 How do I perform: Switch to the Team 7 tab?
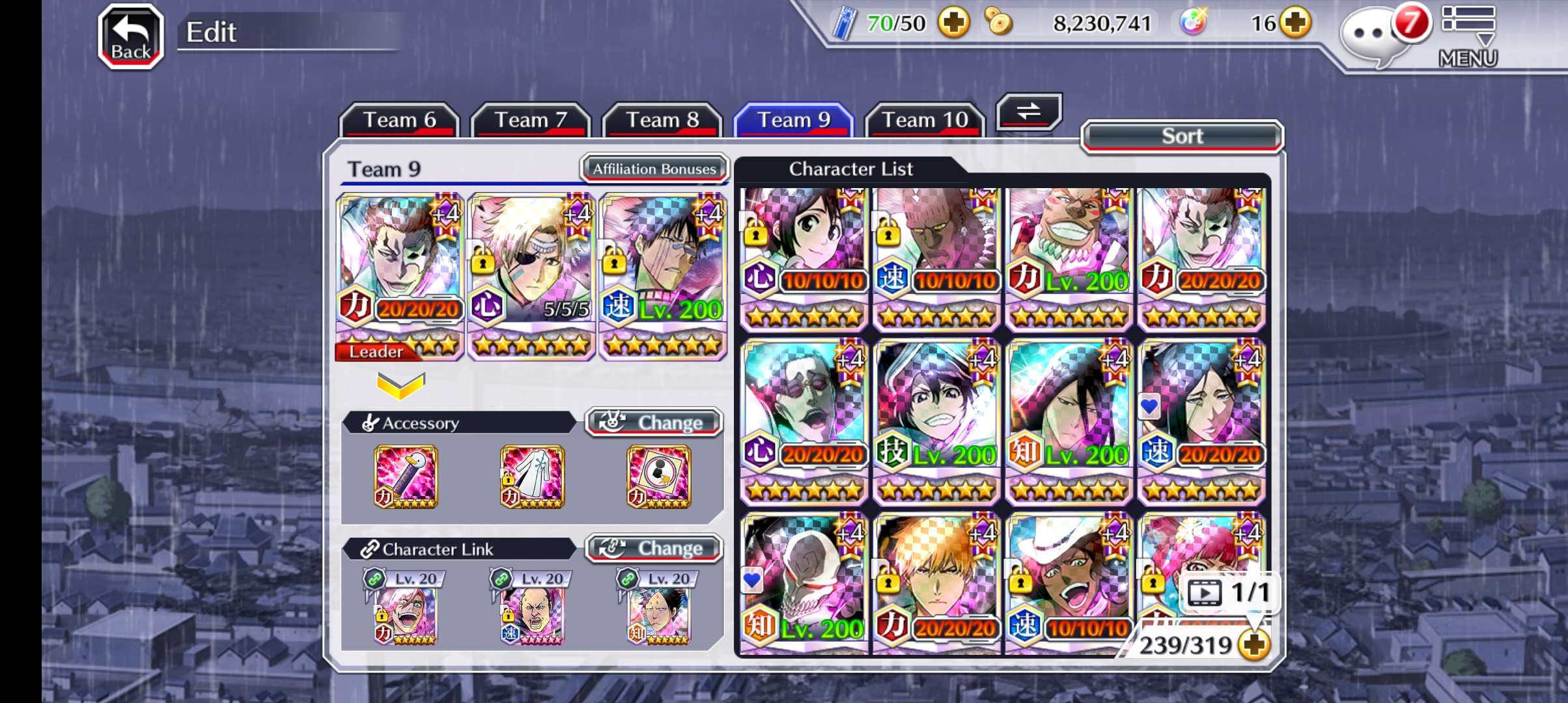pyautogui.click(x=531, y=120)
